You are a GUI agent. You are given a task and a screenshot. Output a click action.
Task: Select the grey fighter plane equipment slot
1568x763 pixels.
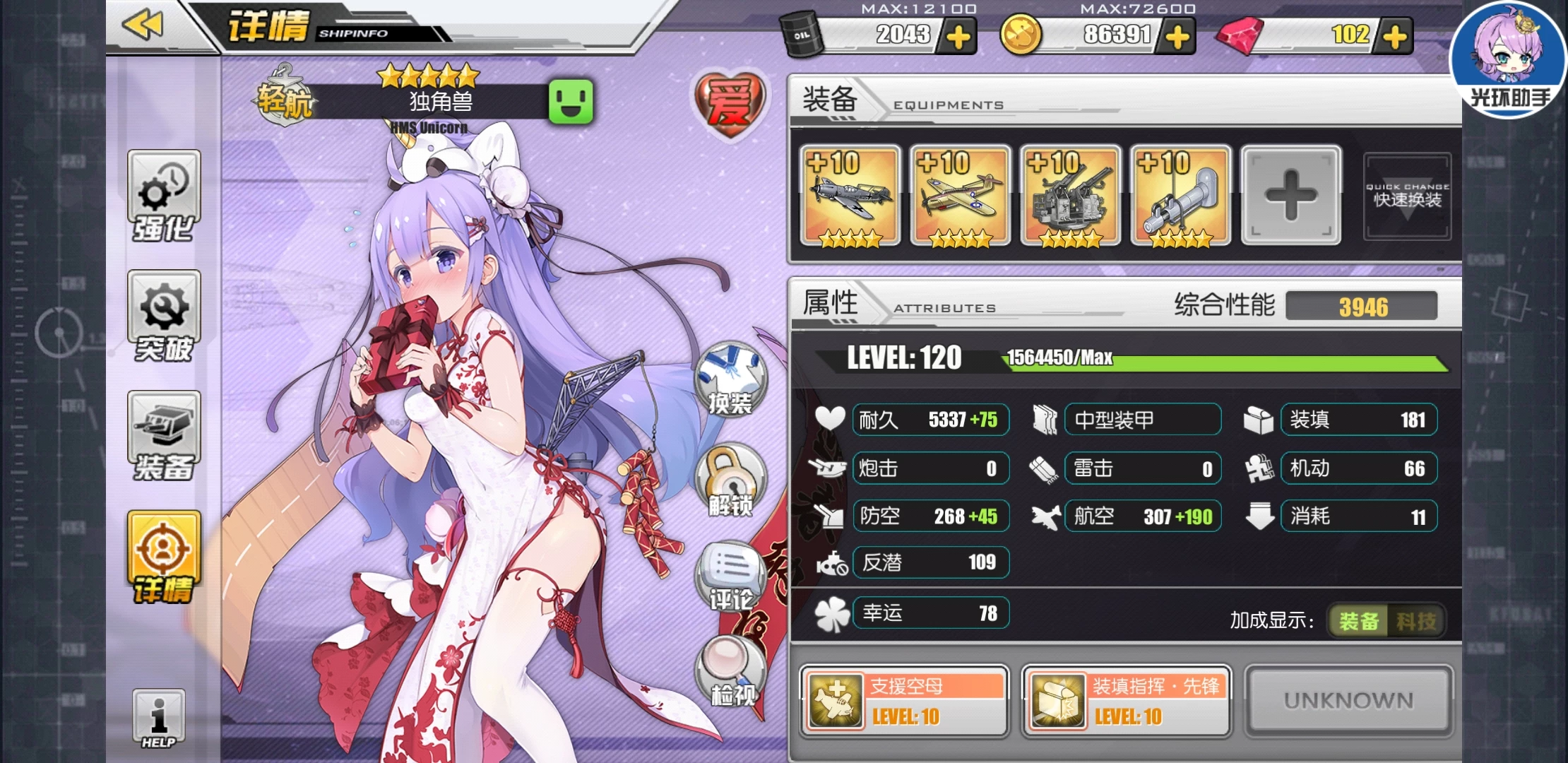tap(850, 196)
